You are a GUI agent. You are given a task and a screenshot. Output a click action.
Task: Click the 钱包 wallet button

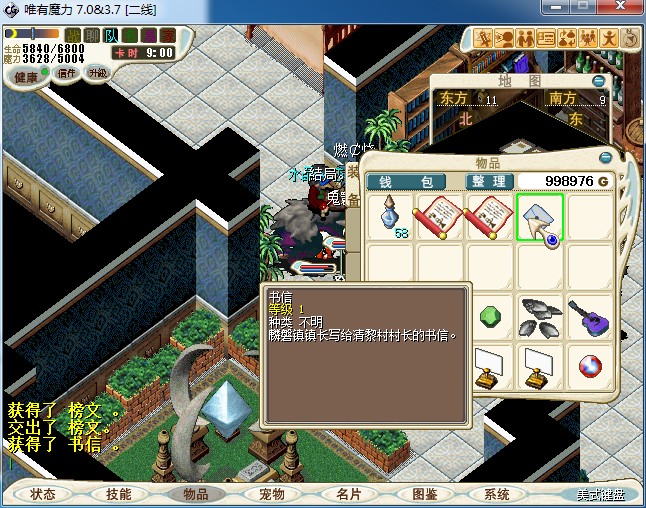click(413, 181)
